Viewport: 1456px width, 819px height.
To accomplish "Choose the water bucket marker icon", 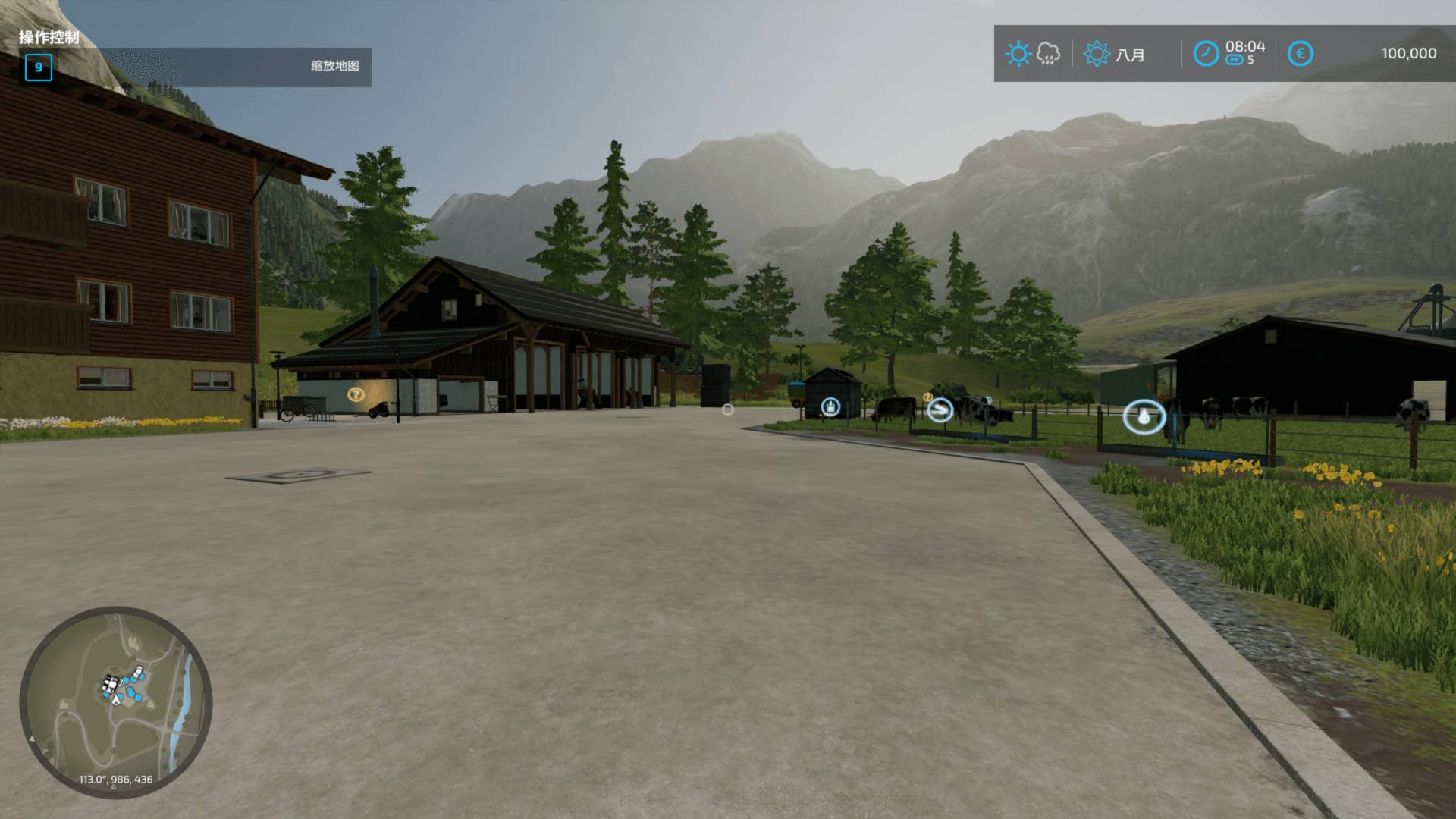I will (x=831, y=407).
